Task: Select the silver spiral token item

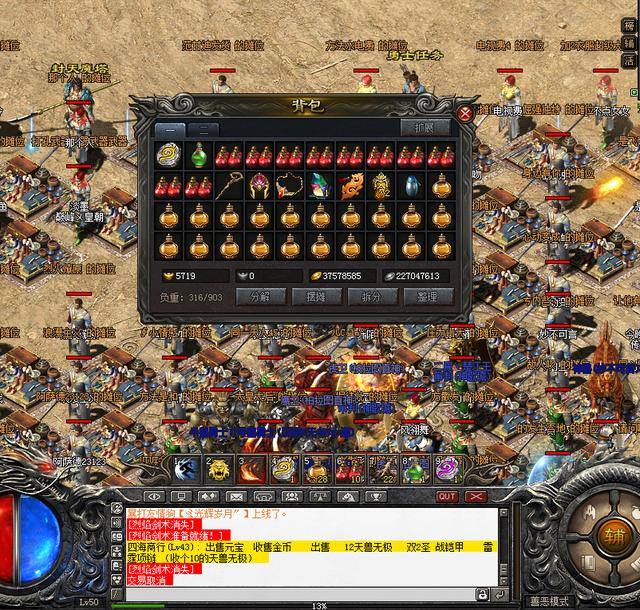Action: pyautogui.click(x=168, y=155)
